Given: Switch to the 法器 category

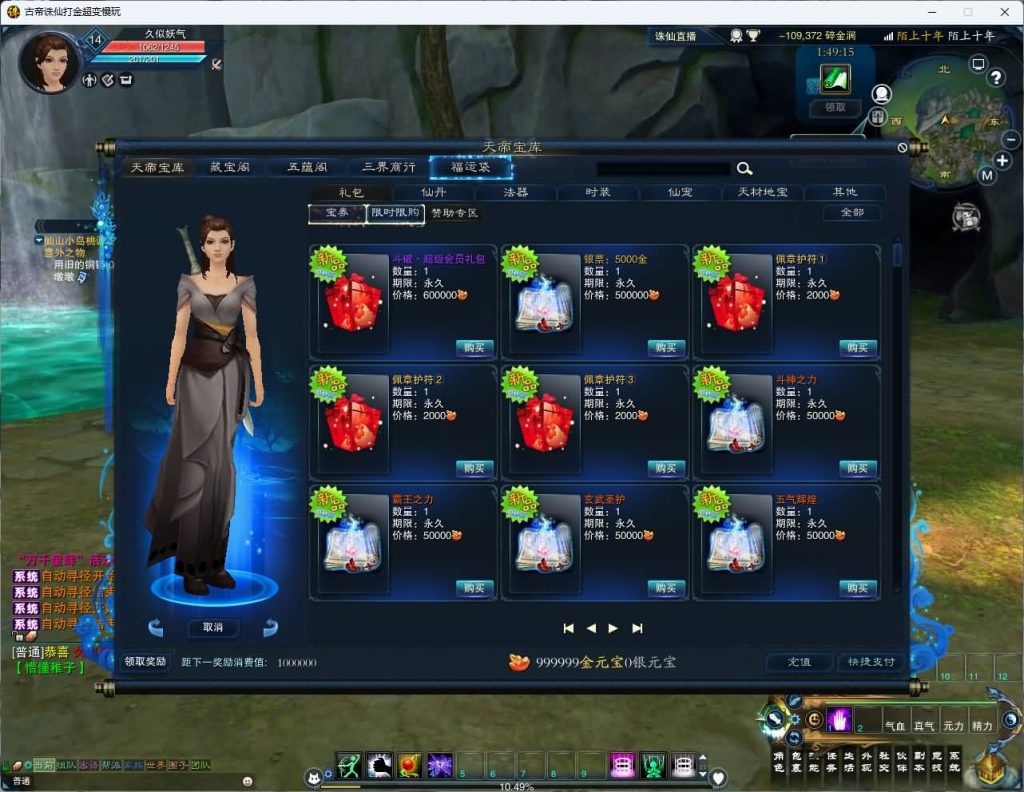Looking at the screenshot, I should pos(516,192).
